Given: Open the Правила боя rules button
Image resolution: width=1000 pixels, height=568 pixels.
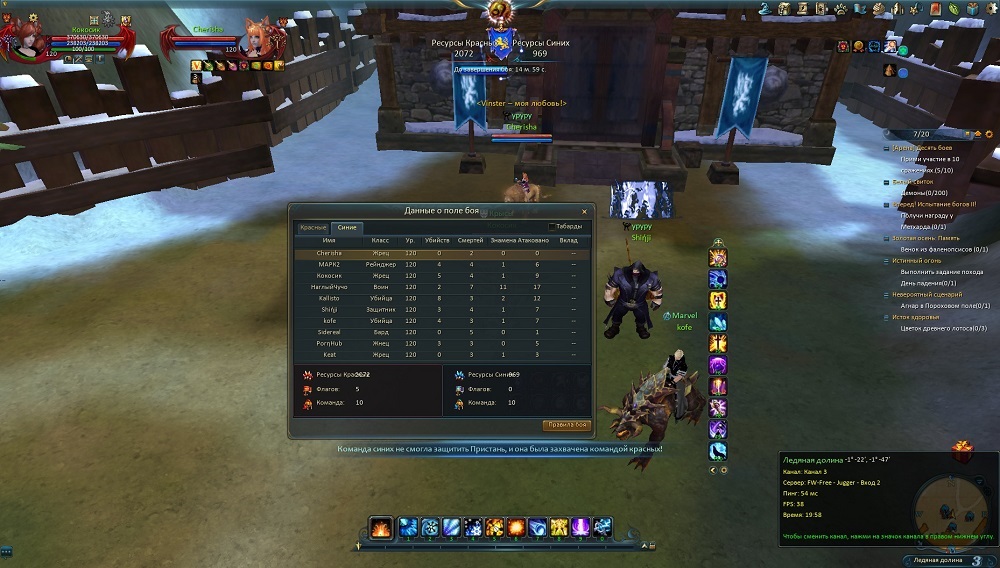Looking at the screenshot, I should pos(567,425).
